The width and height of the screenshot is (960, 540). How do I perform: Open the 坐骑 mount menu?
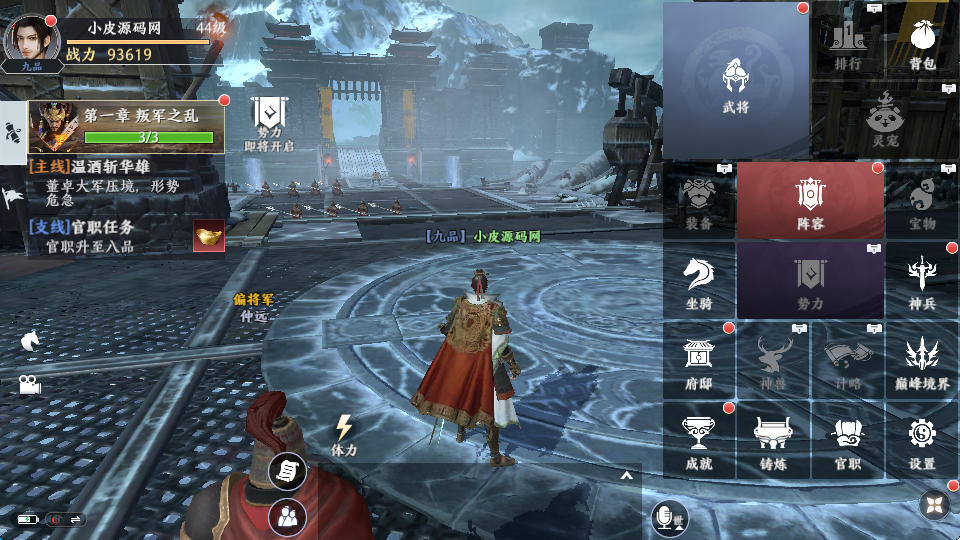tap(699, 280)
